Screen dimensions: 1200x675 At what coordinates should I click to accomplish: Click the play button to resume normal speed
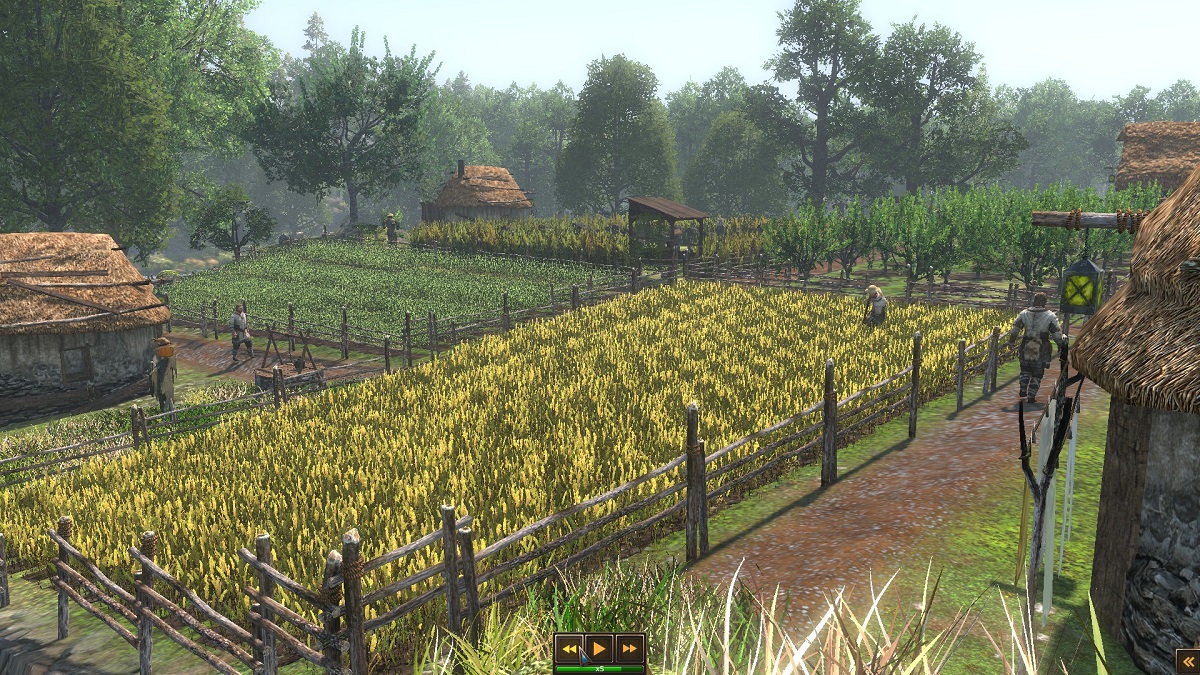(599, 648)
